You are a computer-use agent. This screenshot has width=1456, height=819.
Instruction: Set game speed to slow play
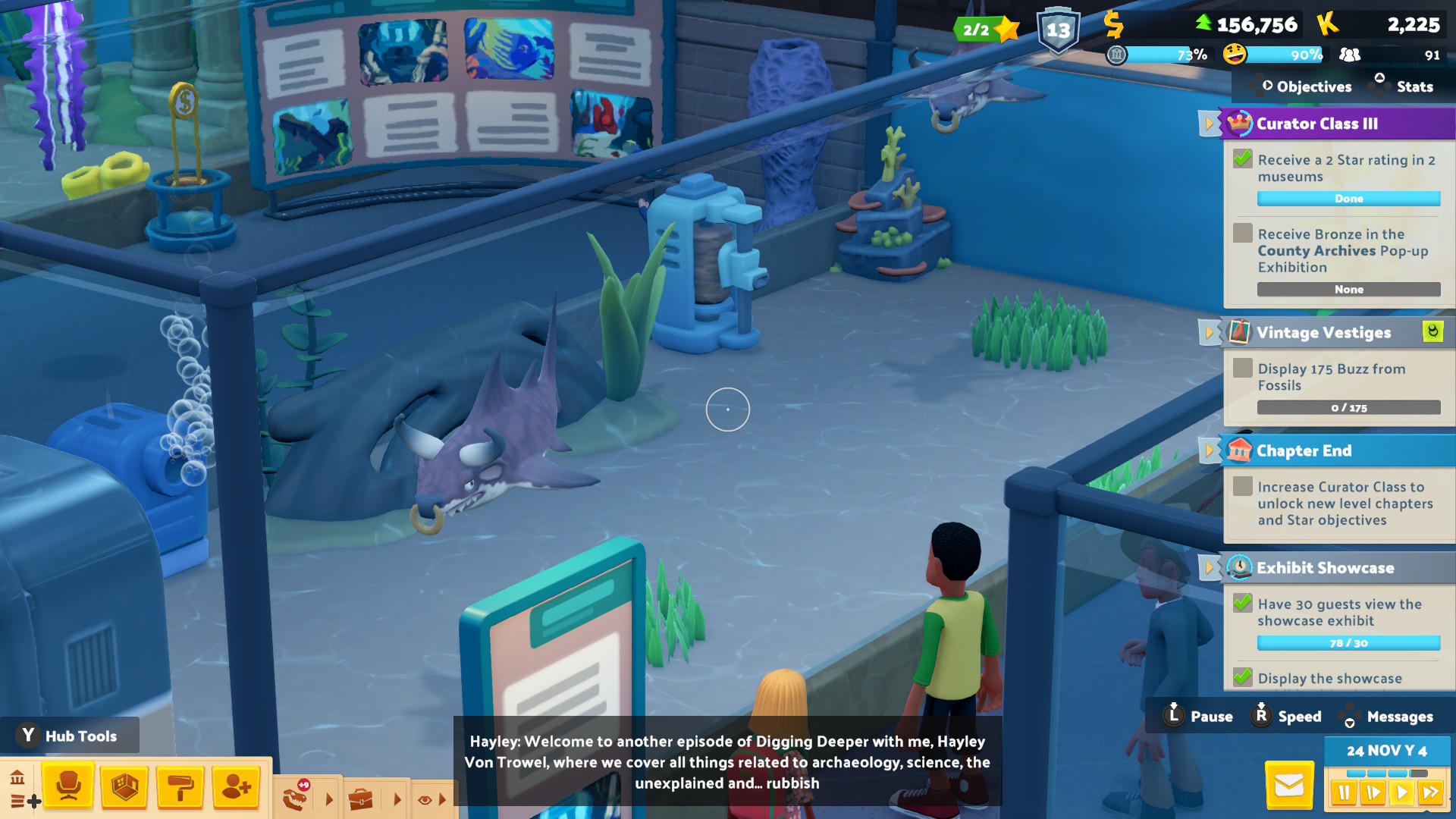coord(1373,793)
